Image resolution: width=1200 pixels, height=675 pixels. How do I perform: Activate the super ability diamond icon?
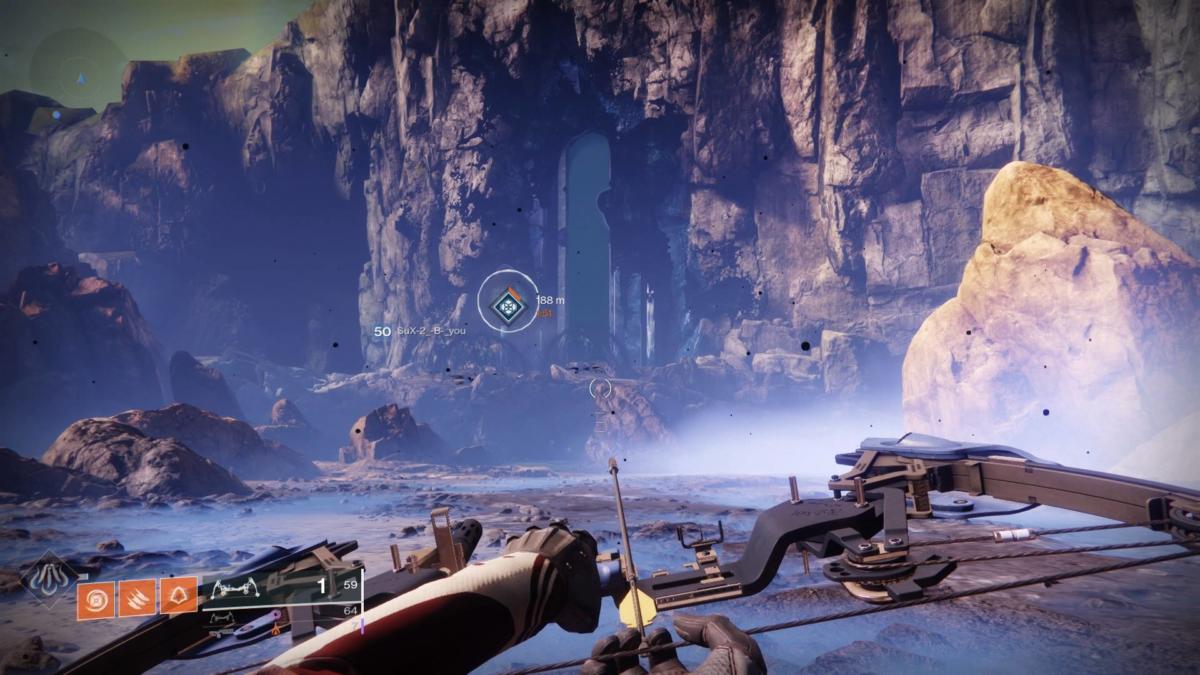tap(49, 579)
